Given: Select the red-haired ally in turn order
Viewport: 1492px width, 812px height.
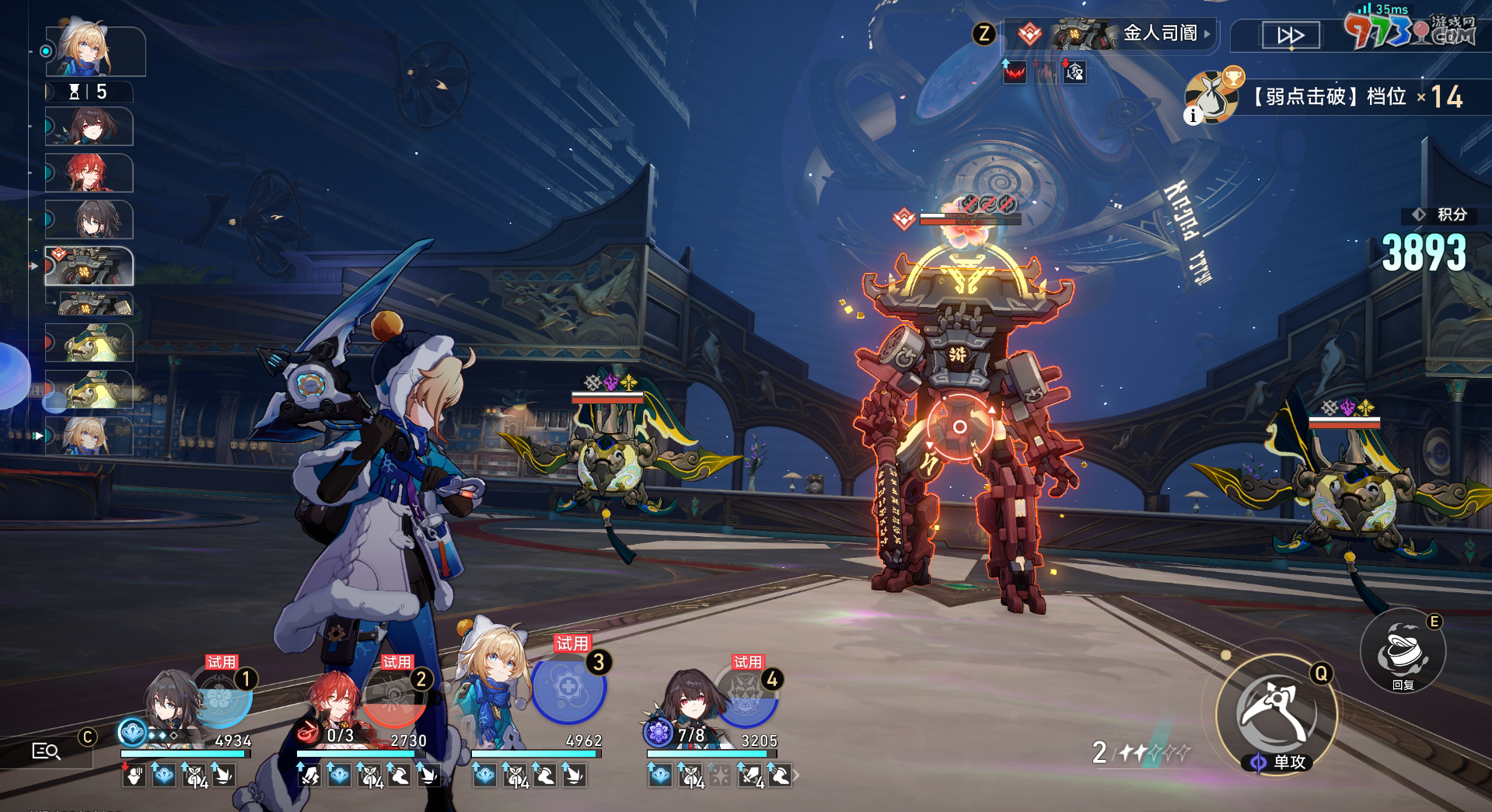Looking at the screenshot, I should coord(89,173).
